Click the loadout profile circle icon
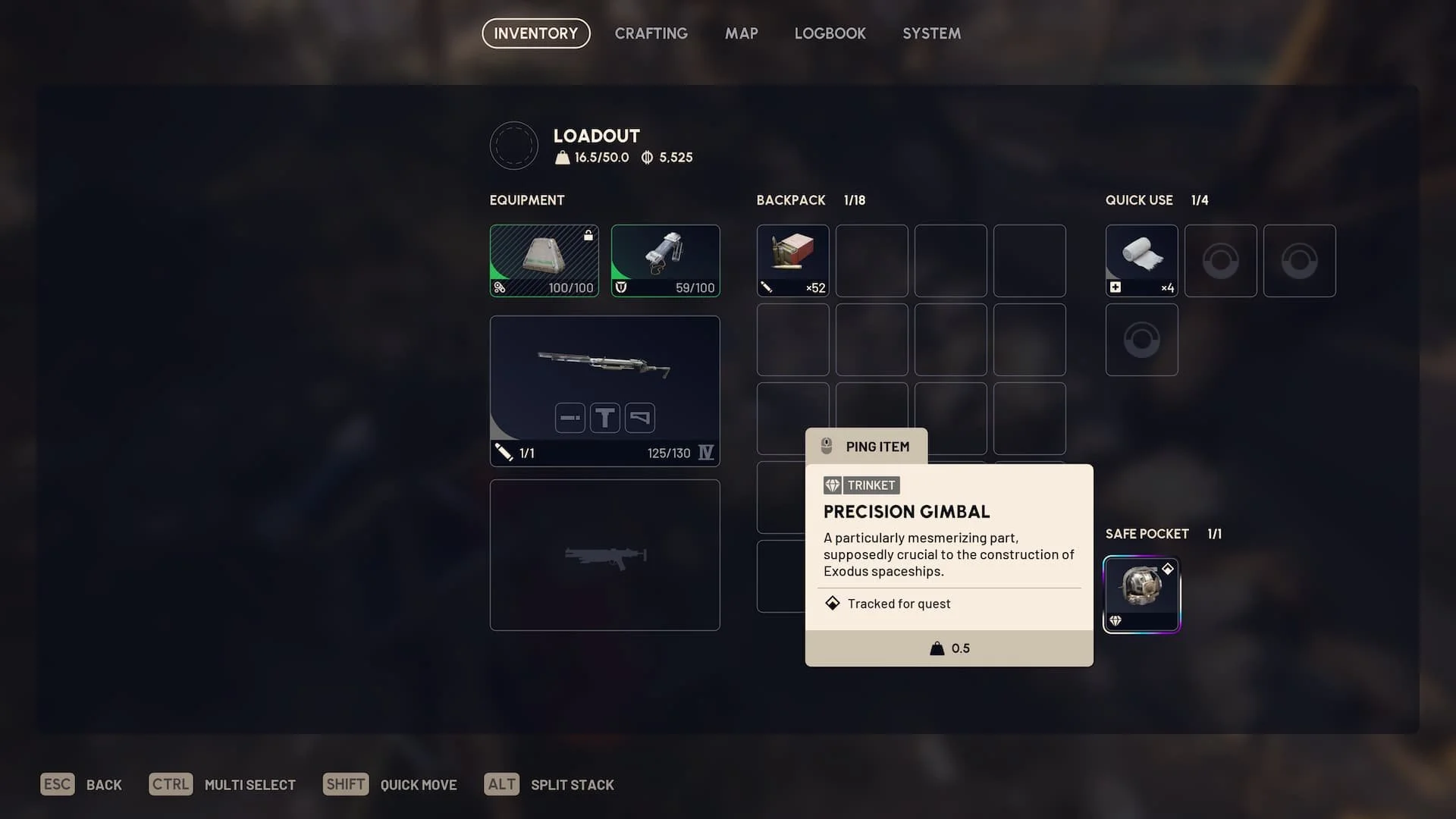This screenshot has height=819, width=1456. click(x=513, y=146)
